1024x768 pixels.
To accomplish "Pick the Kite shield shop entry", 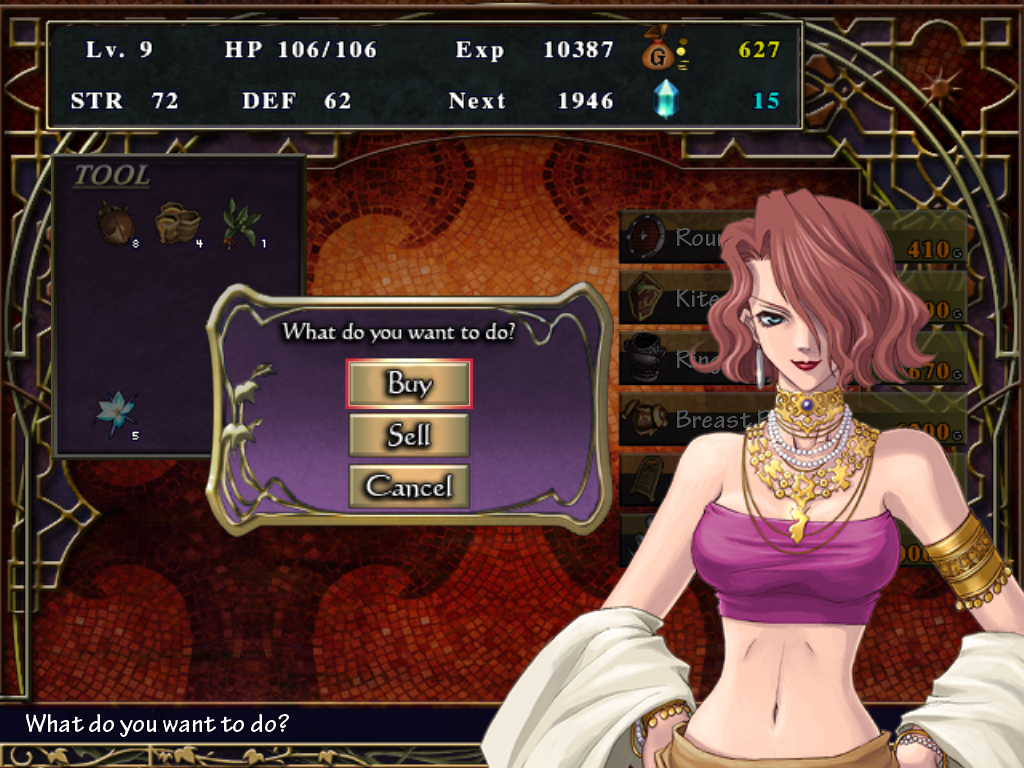I will click(668, 299).
